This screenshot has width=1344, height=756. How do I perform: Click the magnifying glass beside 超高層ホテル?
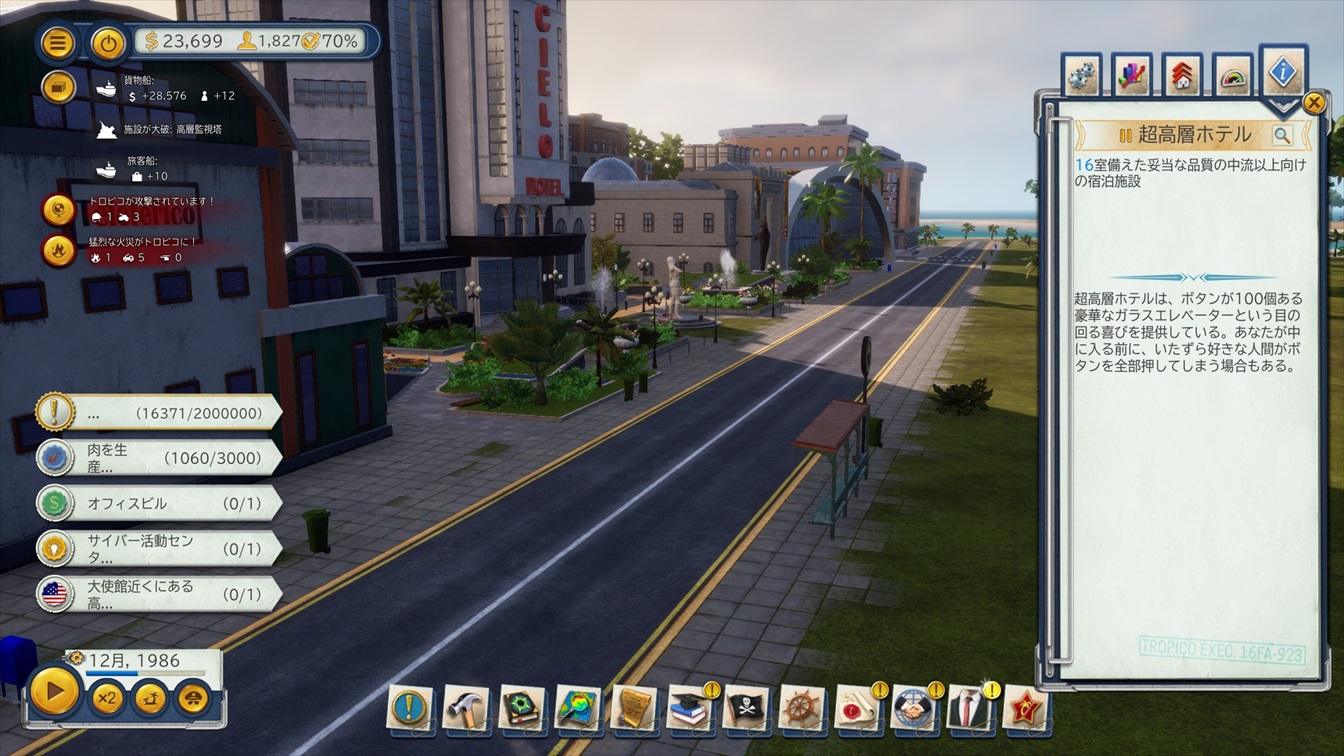(x=1282, y=135)
